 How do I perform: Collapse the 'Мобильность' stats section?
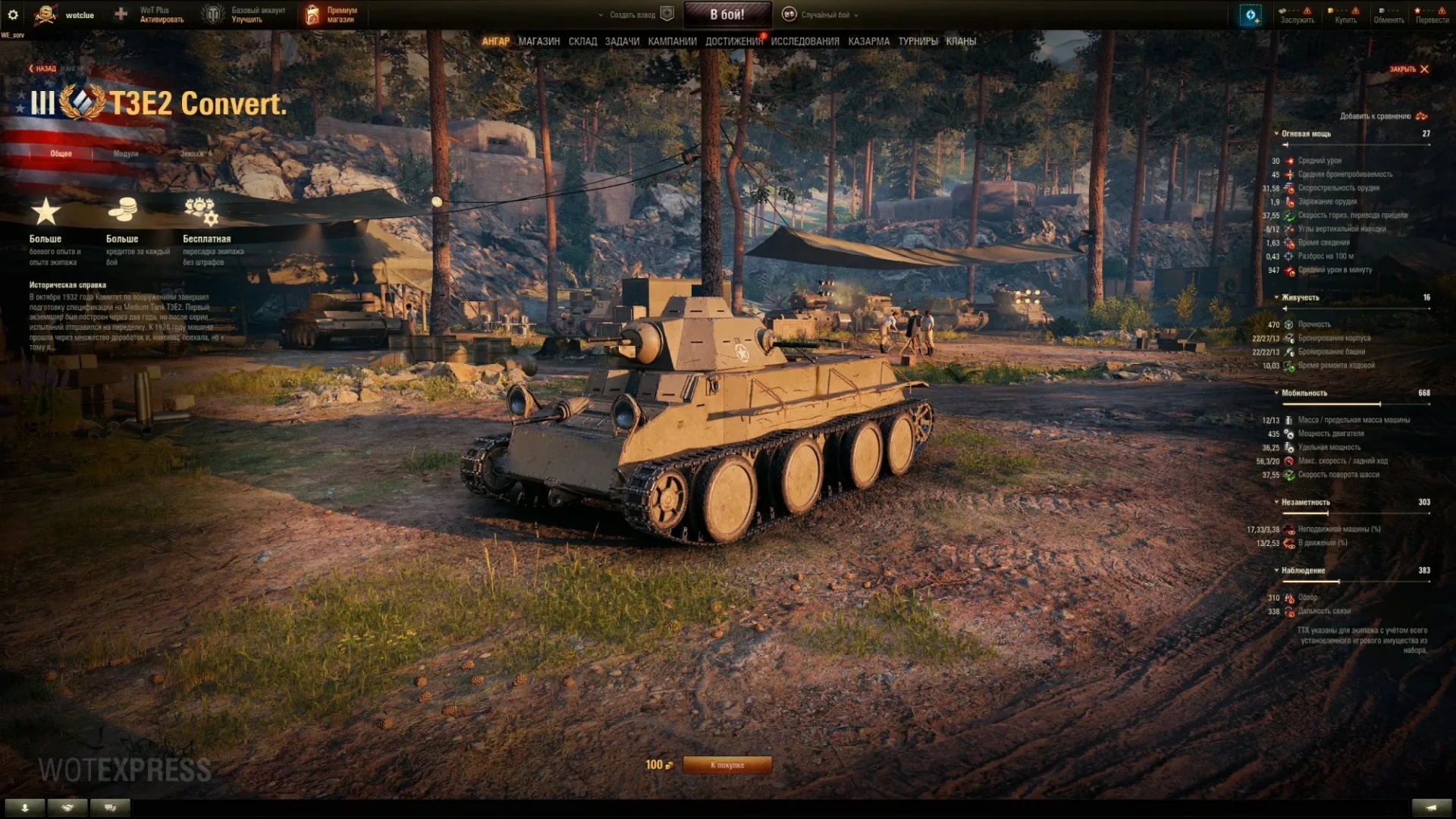pyautogui.click(x=1304, y=393)
